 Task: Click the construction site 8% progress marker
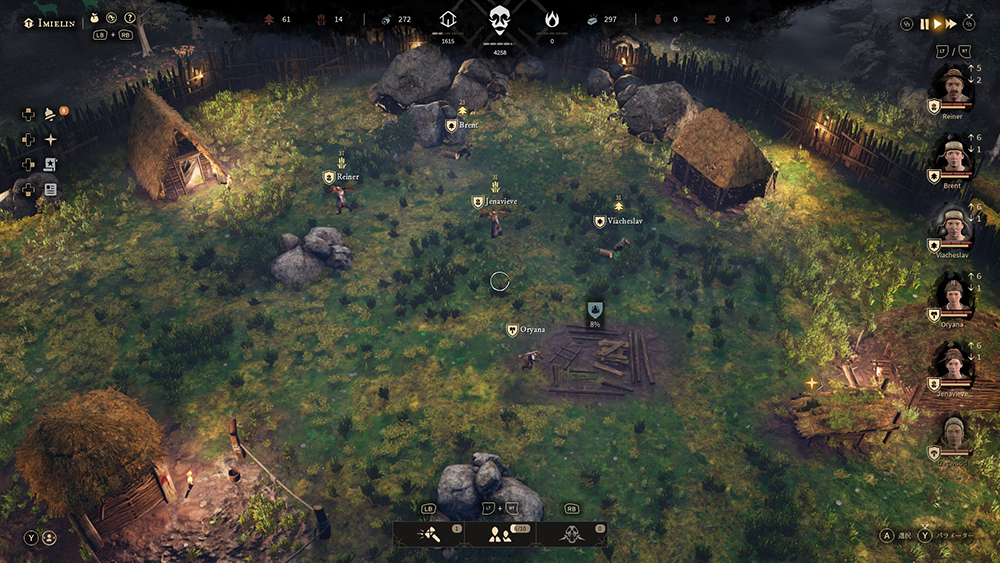pyautogui.click(x=594, y=311)
